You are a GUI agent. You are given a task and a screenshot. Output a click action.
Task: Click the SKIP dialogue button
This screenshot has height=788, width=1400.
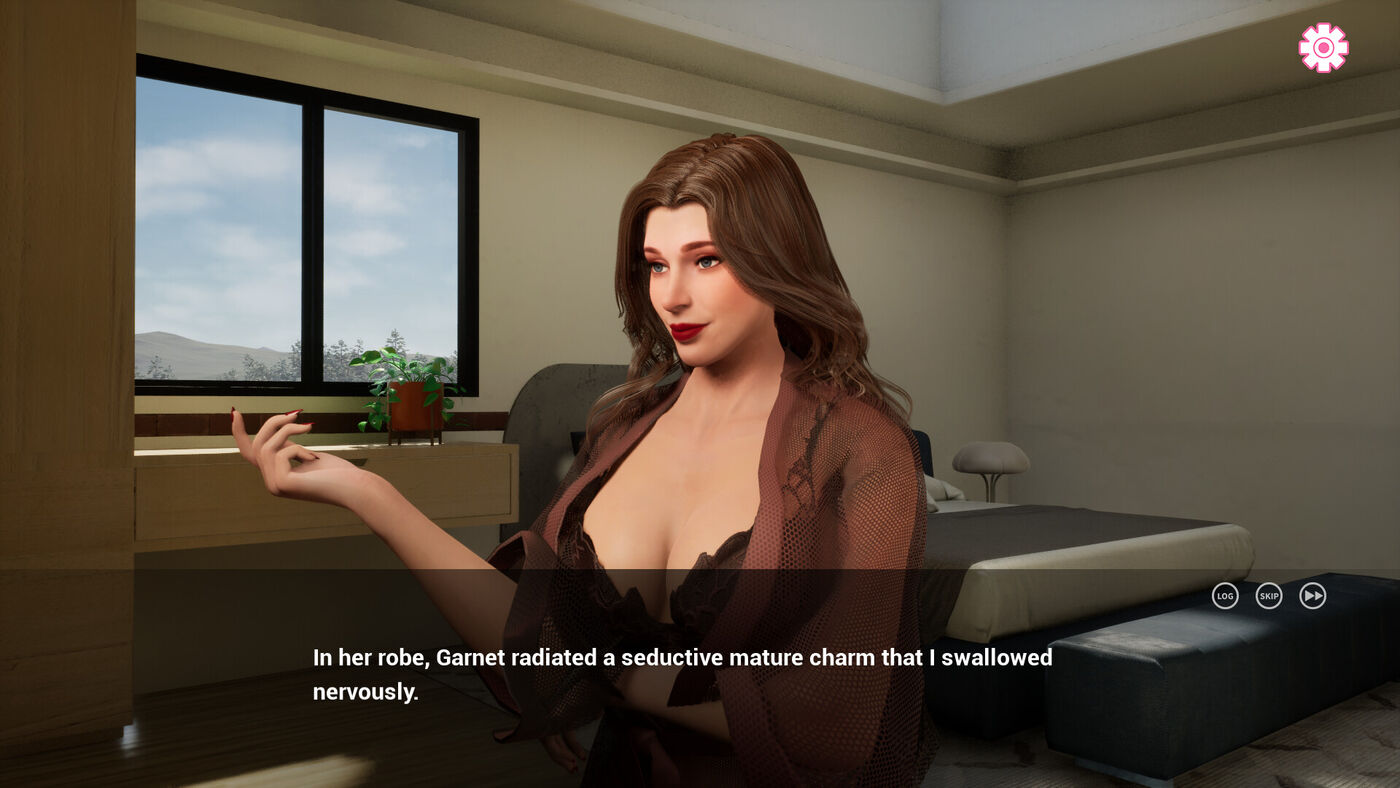(1269, 596)
